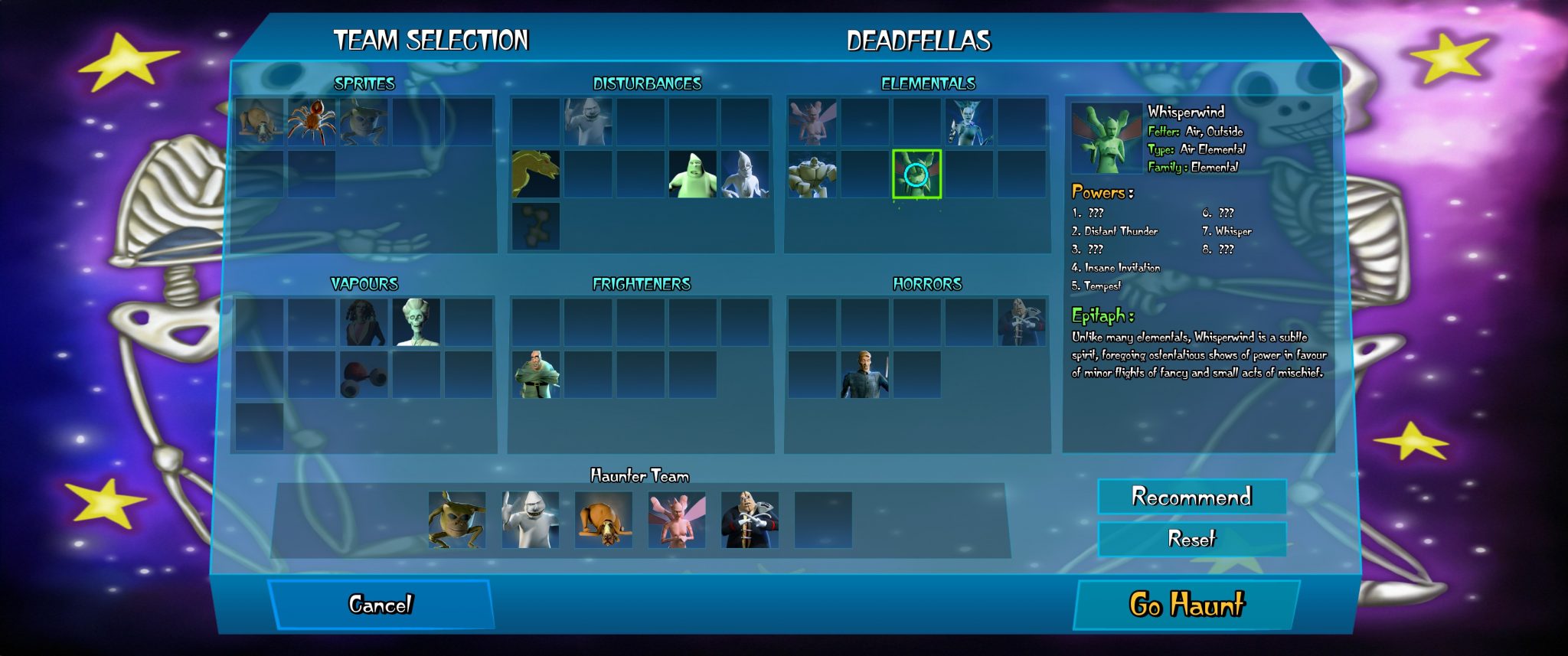The width and height of the screenshot is (1568, 656).
Task: Select the straitjacket man frightener
Action: (x=535, y=374)
